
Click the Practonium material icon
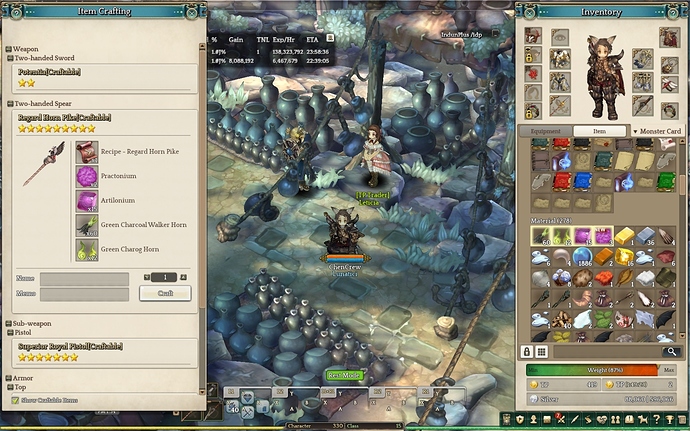pos(86,175)
